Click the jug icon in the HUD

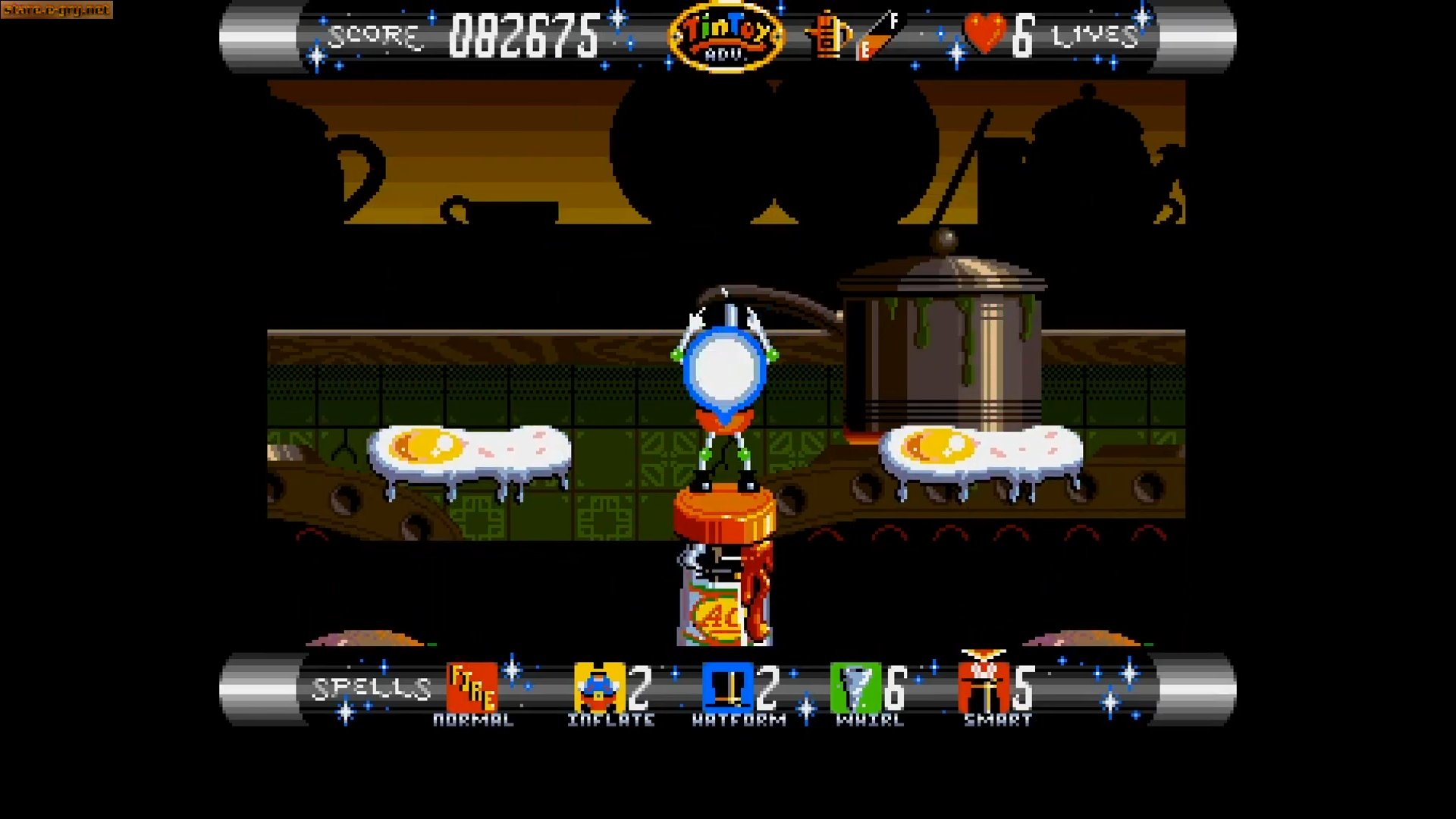[x=828, y=36]
